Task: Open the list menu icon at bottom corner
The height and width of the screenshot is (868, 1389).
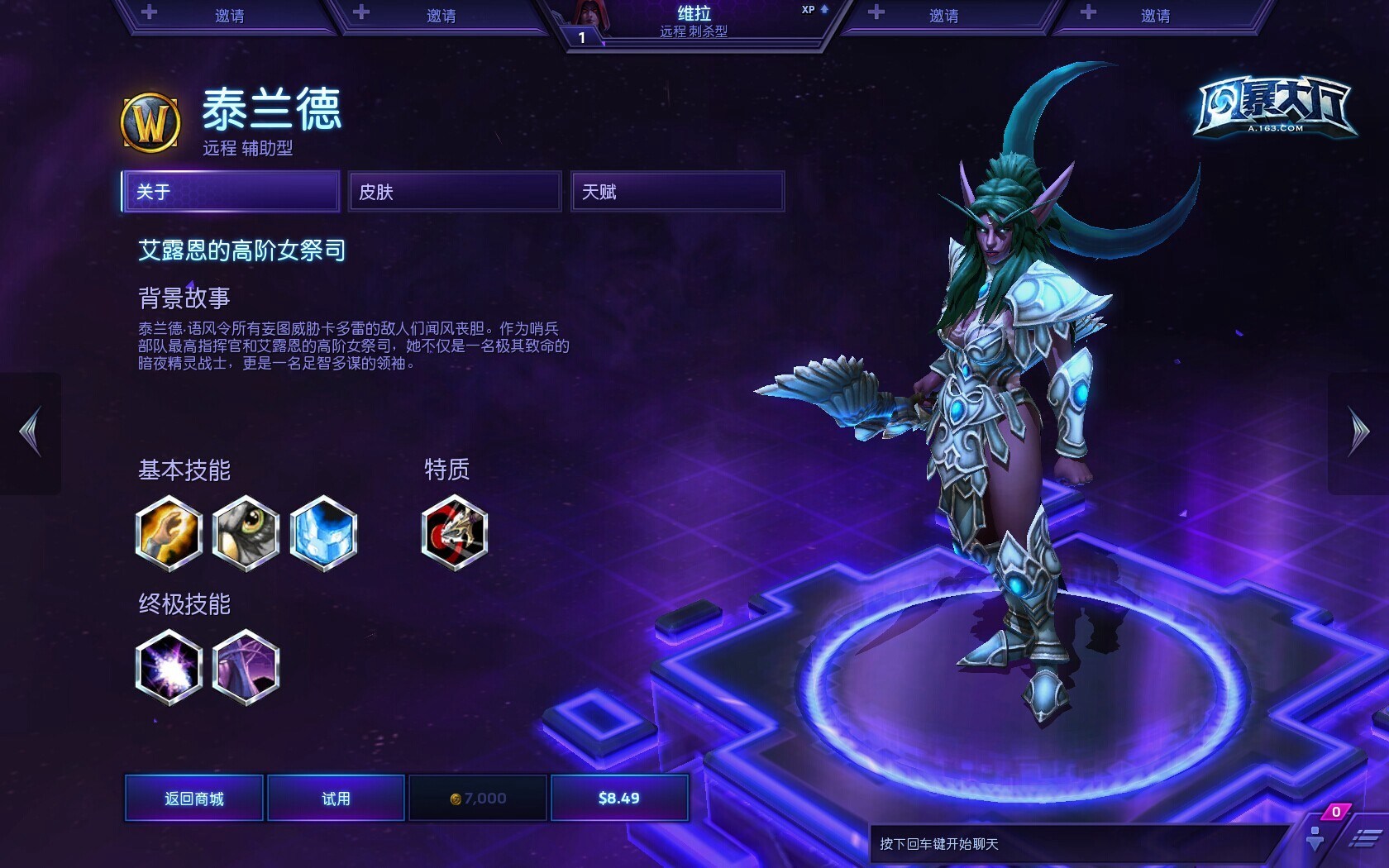Action: (x=1364, y=839)
